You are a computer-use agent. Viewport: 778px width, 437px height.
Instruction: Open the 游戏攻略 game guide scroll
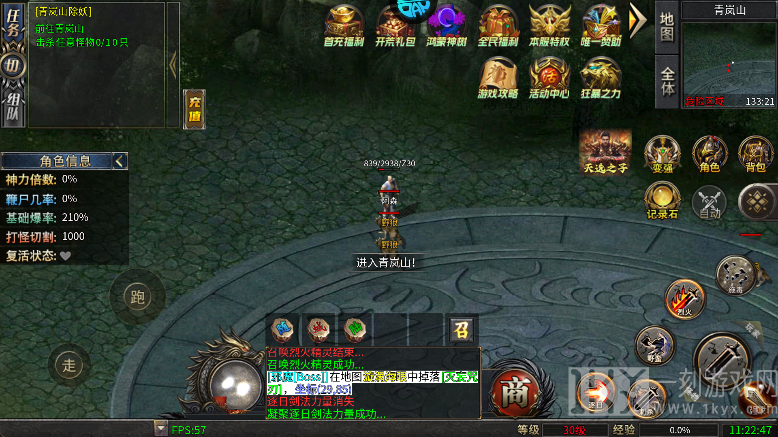coord(498,76)
